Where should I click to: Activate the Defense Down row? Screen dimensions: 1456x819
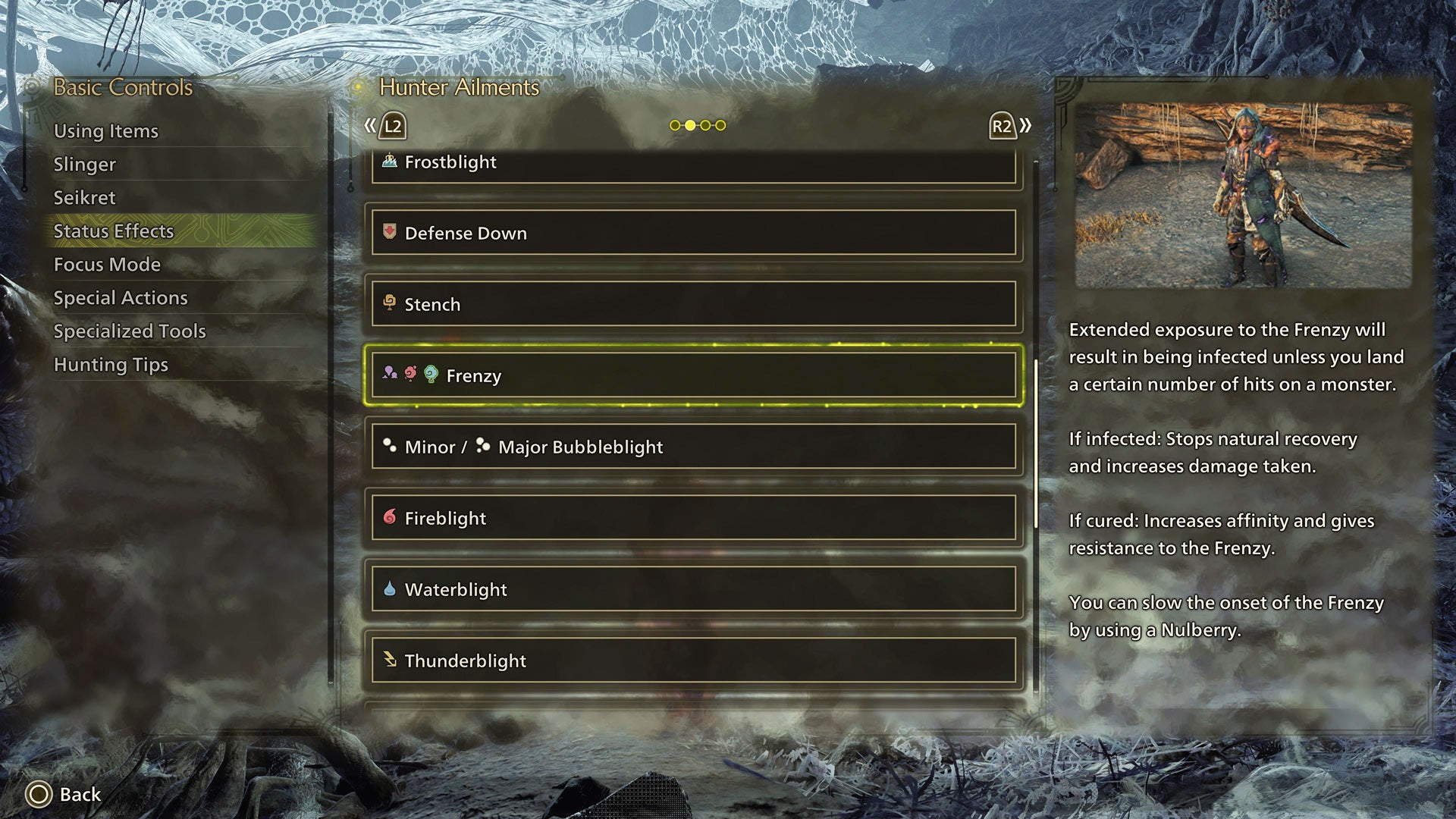692,234
